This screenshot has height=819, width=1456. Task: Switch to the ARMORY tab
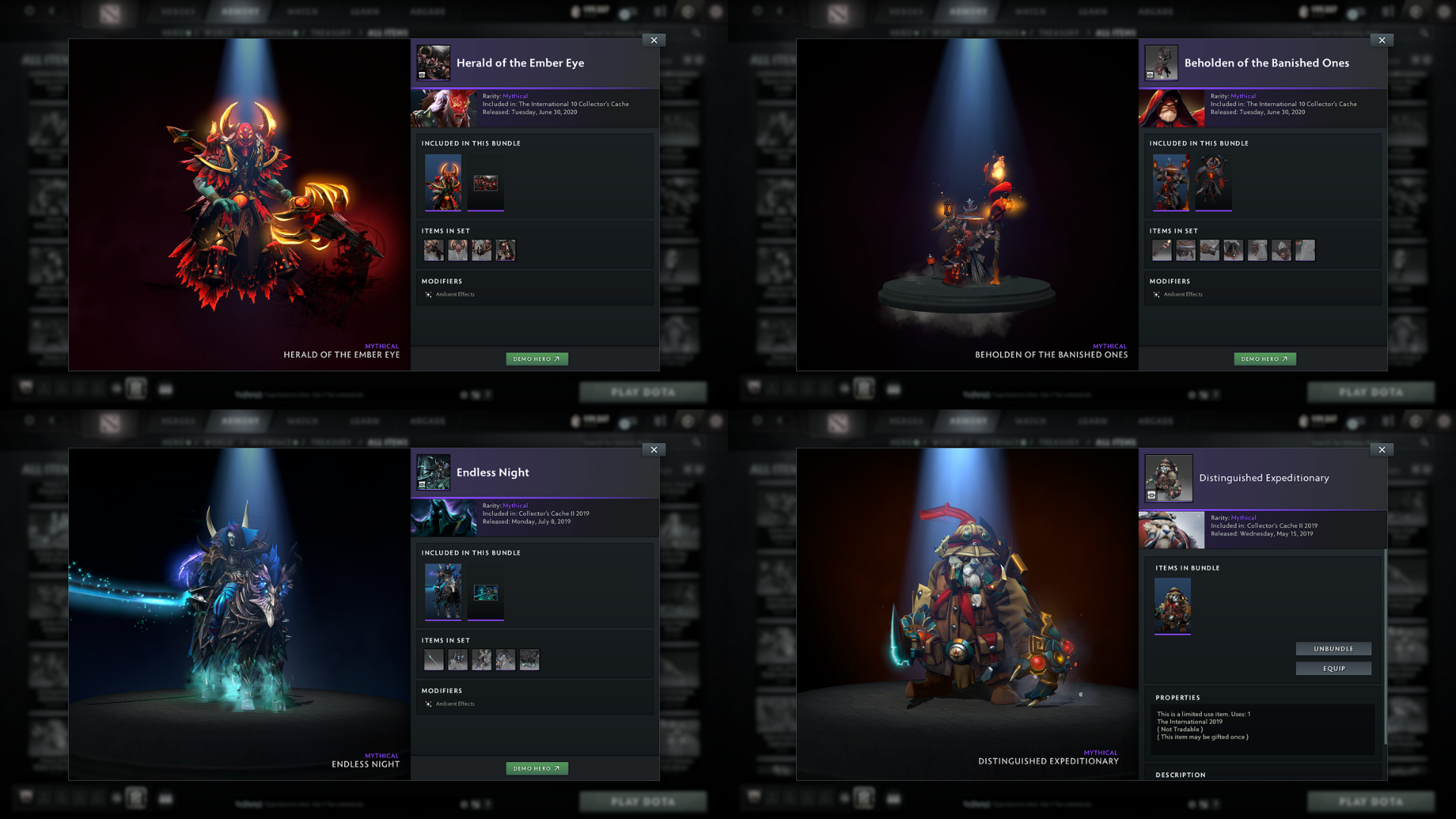coord(240,11)
